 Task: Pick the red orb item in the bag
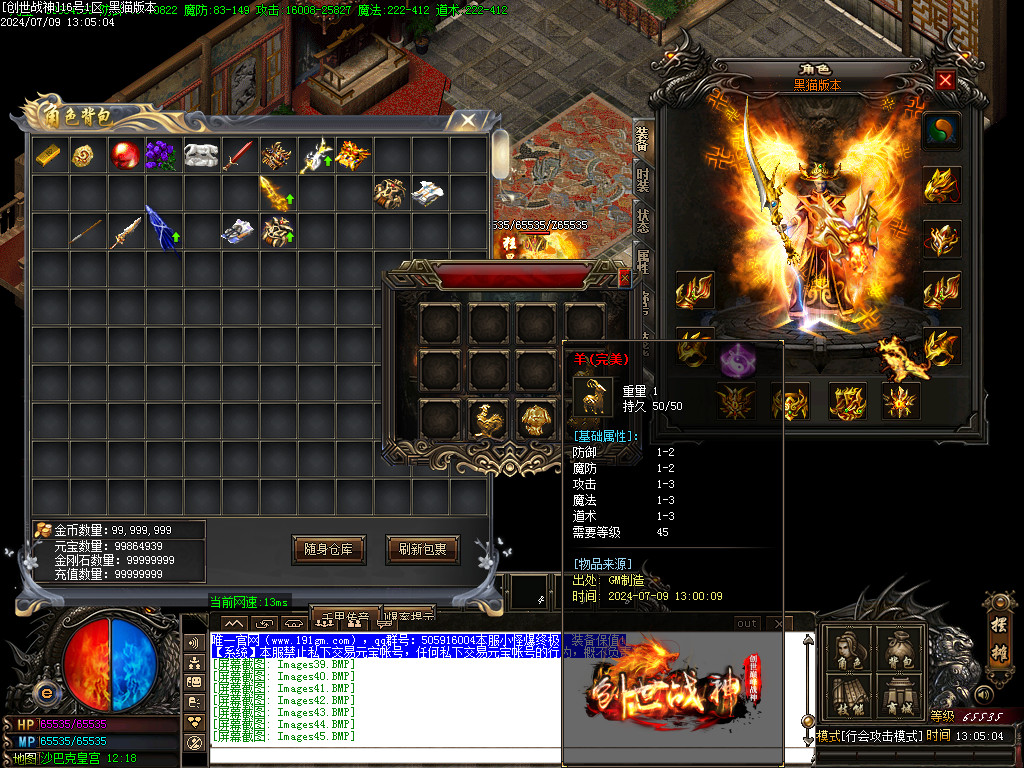pos(124,155)
